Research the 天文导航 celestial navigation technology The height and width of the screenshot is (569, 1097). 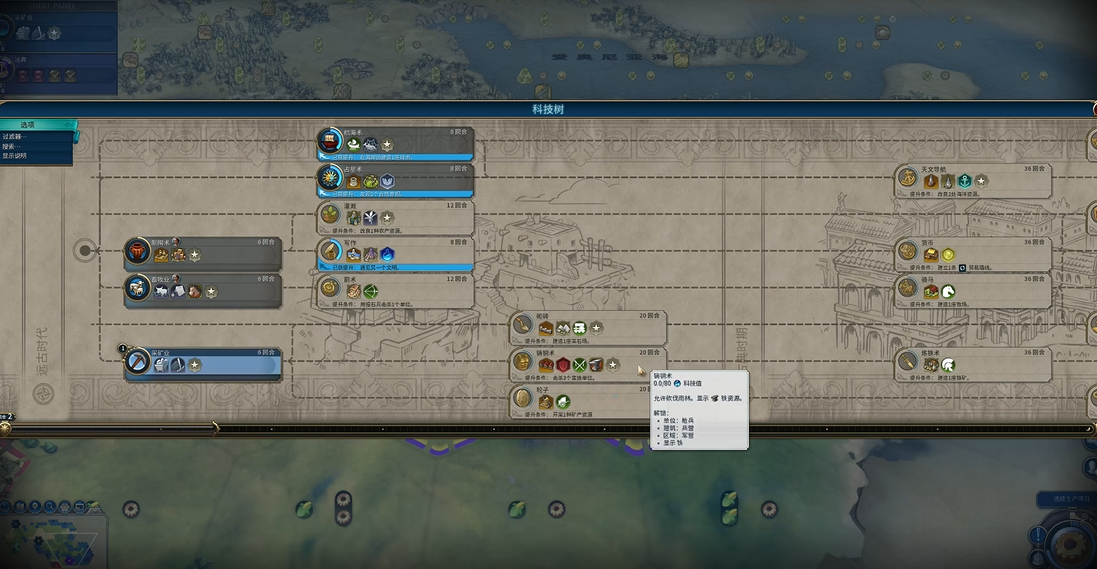coord(973,179)
